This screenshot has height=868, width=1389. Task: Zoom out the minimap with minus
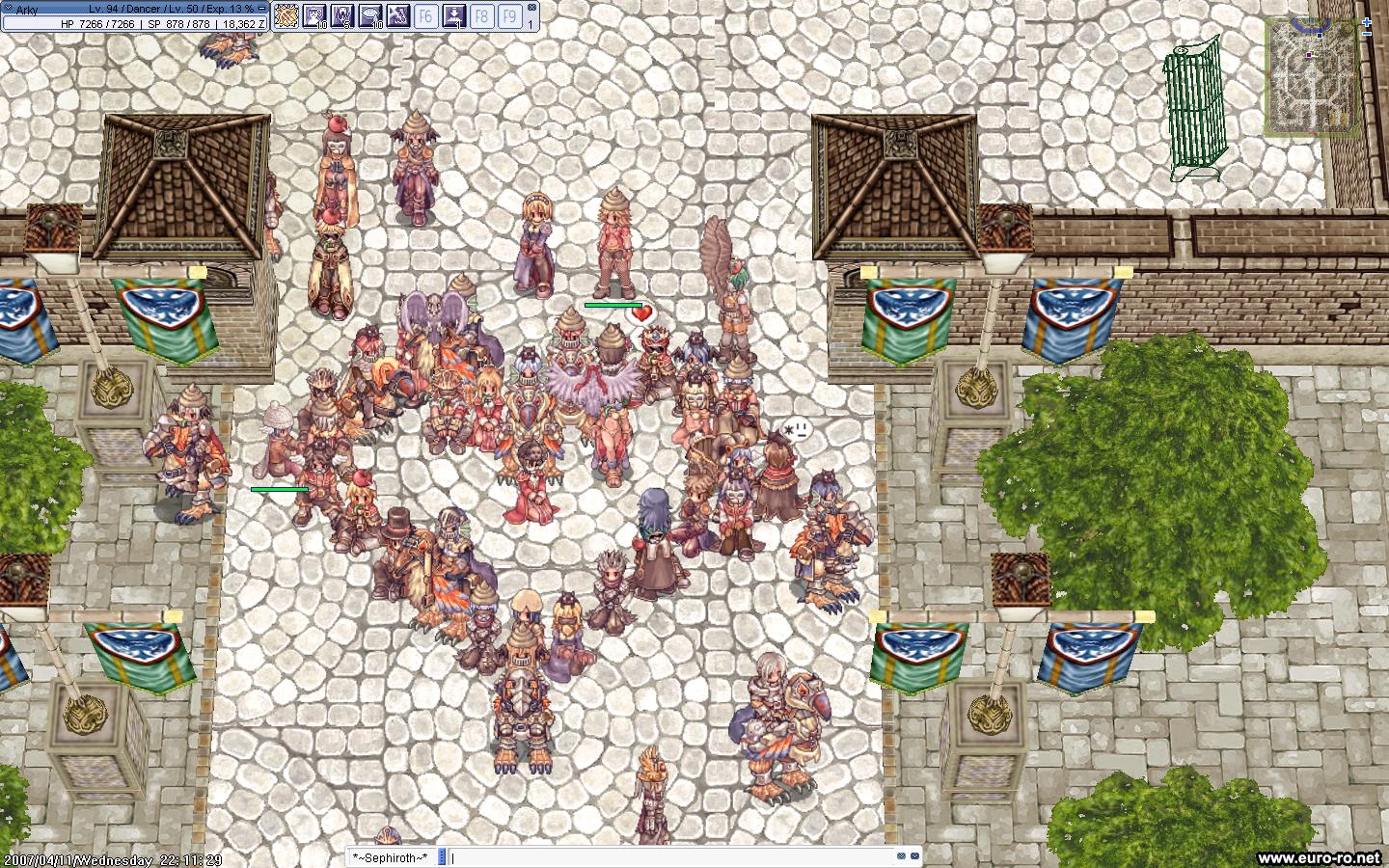(x=1367, y=34)
